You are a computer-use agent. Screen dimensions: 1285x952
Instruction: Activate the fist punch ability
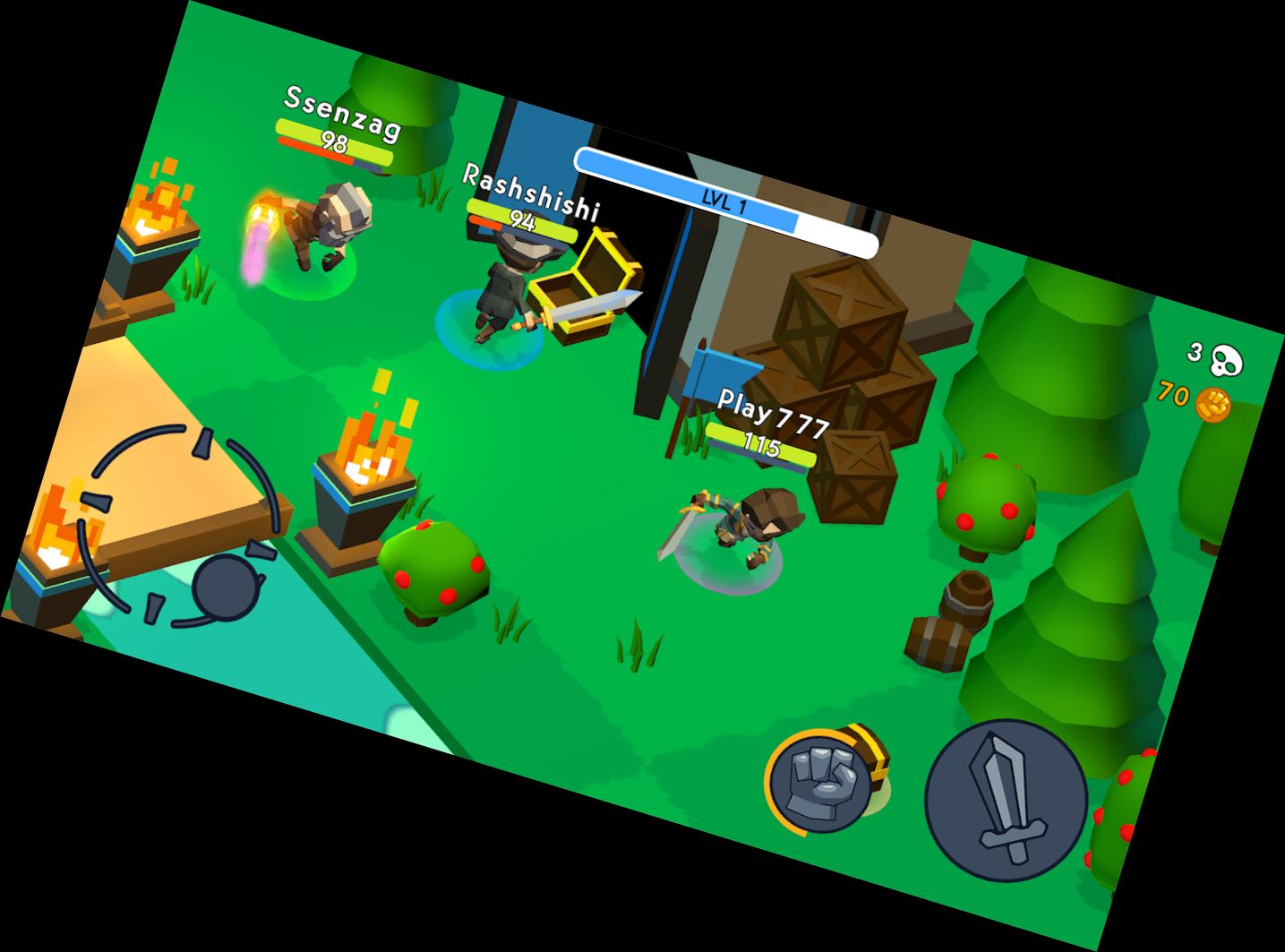tap(821, 780)
